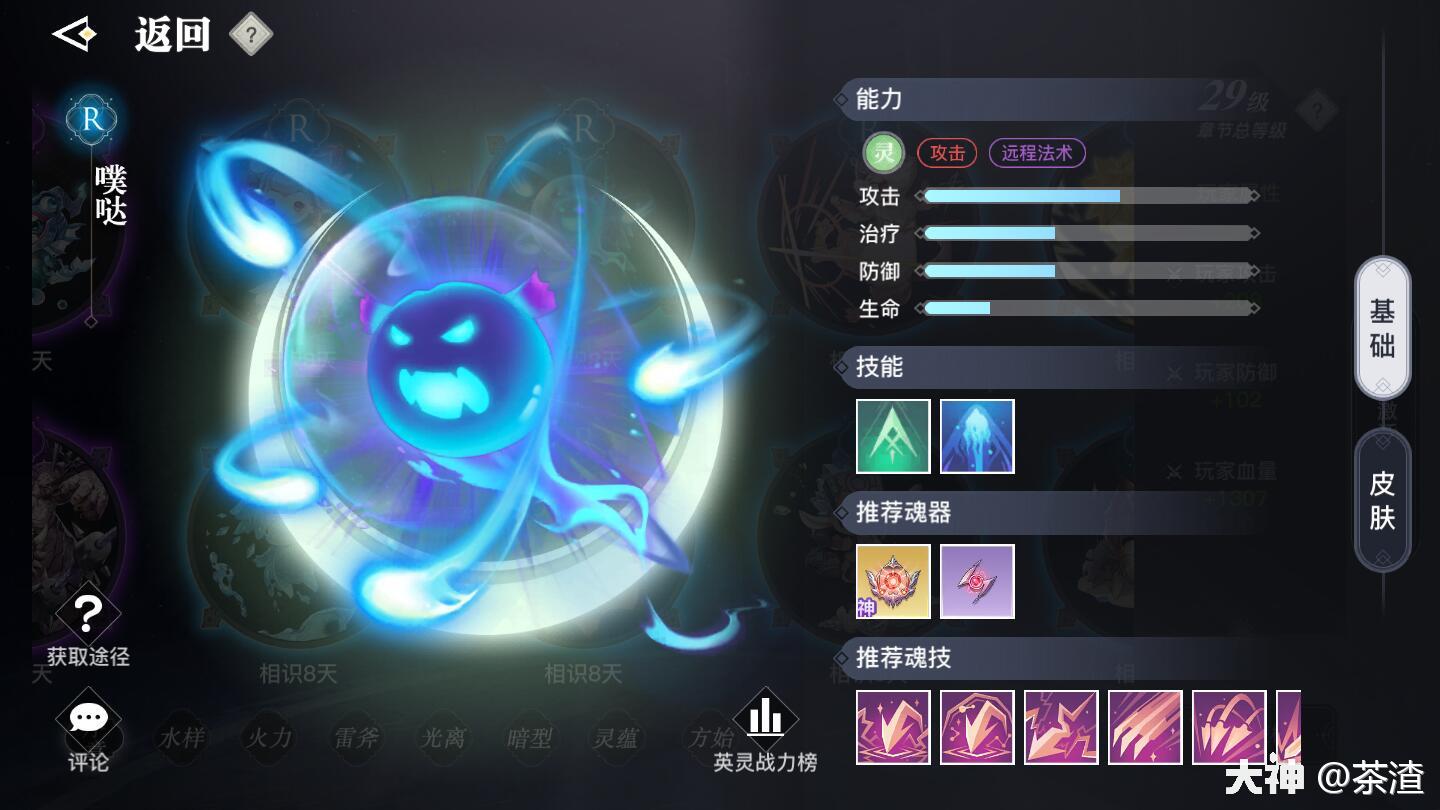The height and width of the screenshot is (810, 1440).
Task: Select the purple soul vessel icon
Action: pos(977,581)
